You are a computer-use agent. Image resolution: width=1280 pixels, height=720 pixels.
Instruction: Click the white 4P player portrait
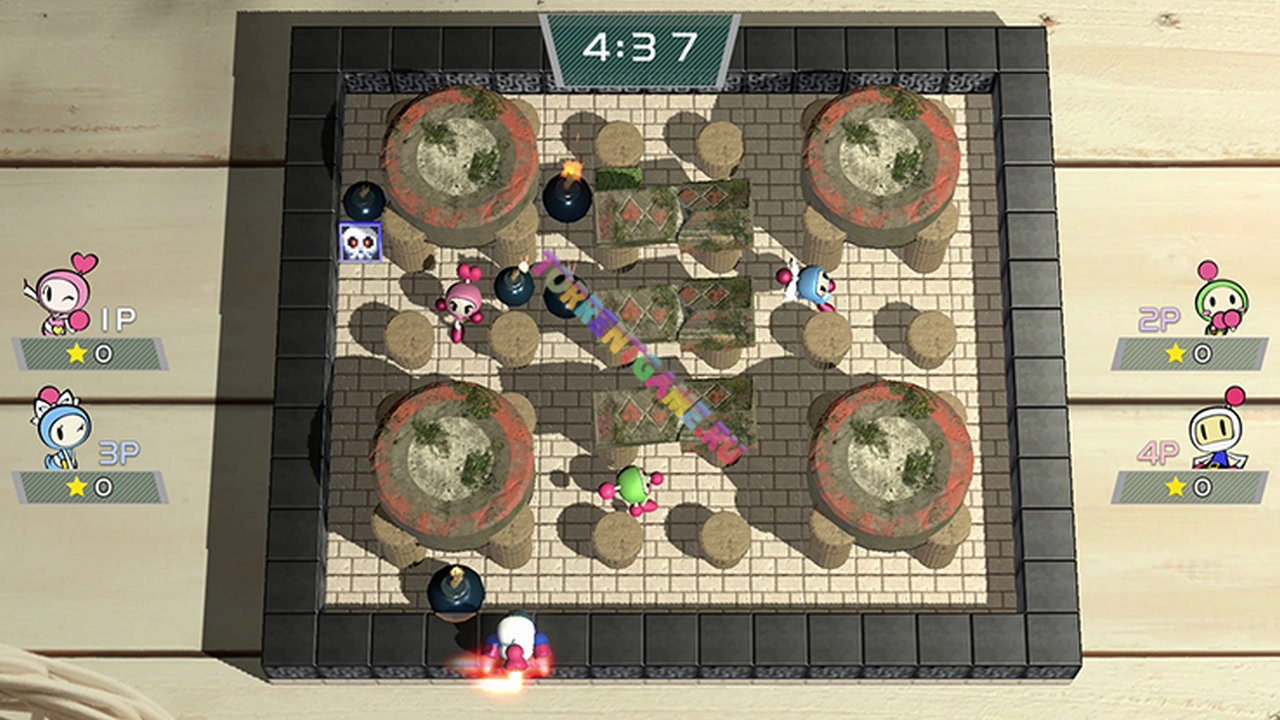(x=1220, y=430)
